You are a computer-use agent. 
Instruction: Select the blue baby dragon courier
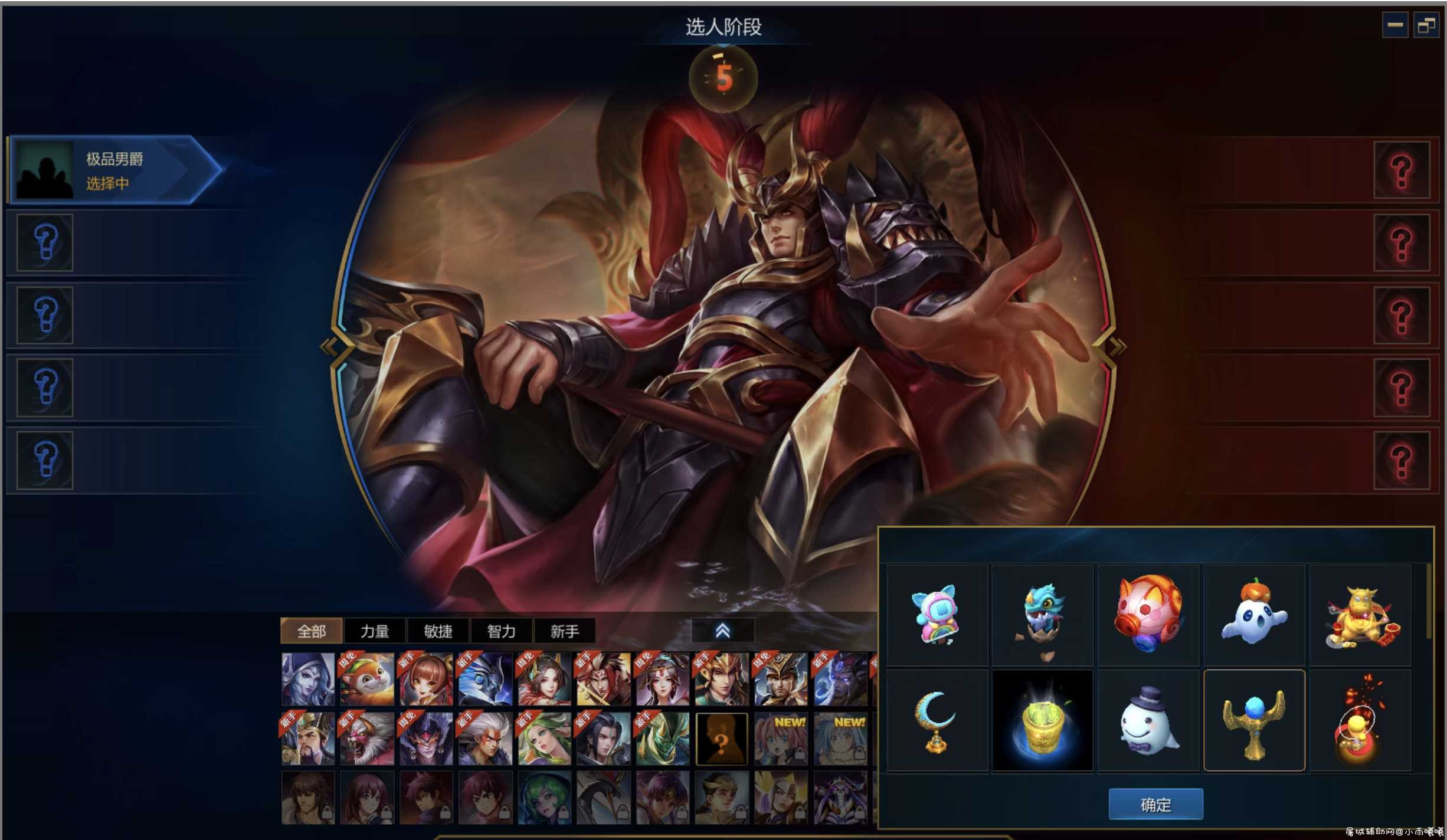pyautogui.click(x=1042, y=615)
